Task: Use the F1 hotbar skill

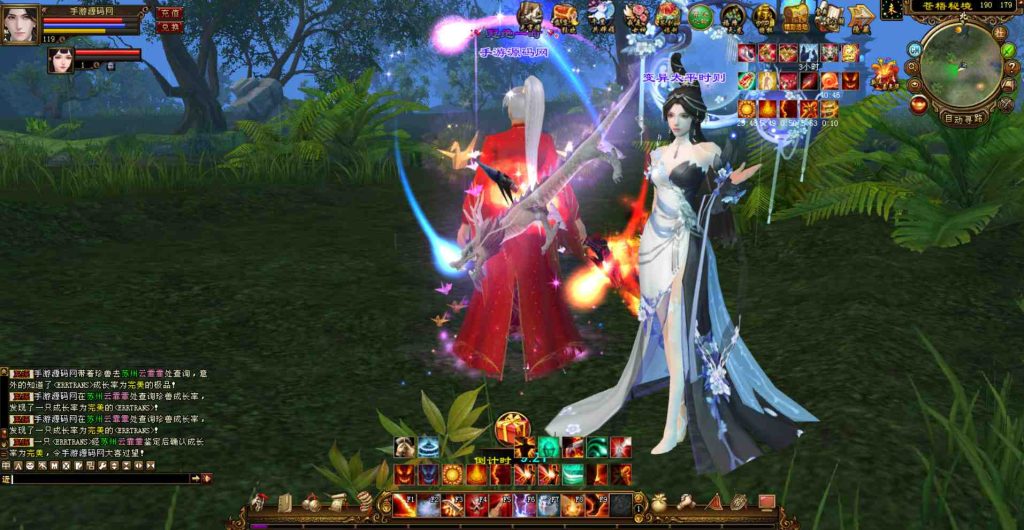Action: [x=404, y=505]
